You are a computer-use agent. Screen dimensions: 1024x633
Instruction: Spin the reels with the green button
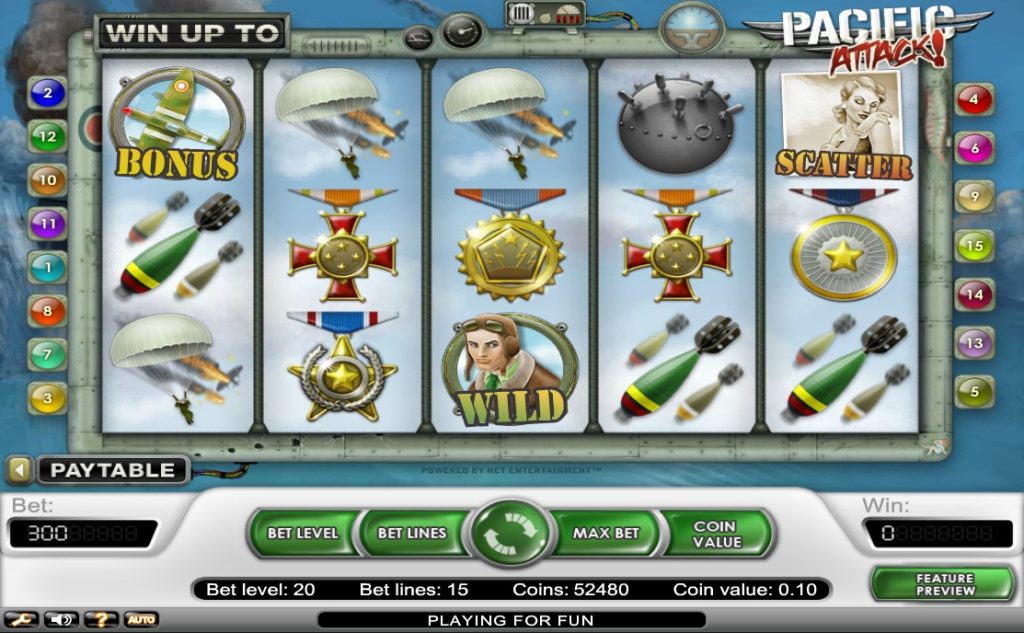point(510,533)
